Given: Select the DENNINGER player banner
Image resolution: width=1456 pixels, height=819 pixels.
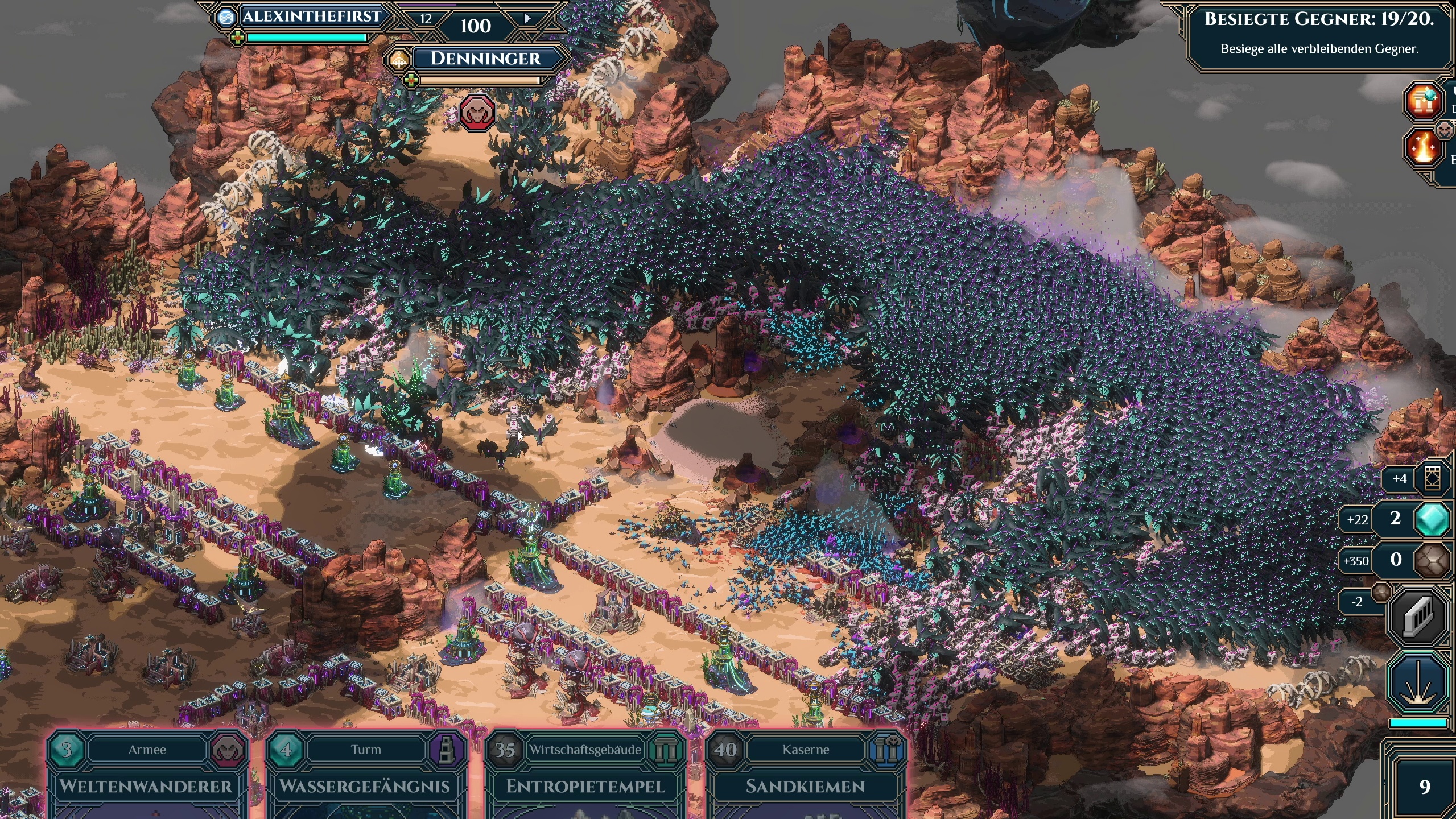Looking at the screenshot, I should pos(485,59).
